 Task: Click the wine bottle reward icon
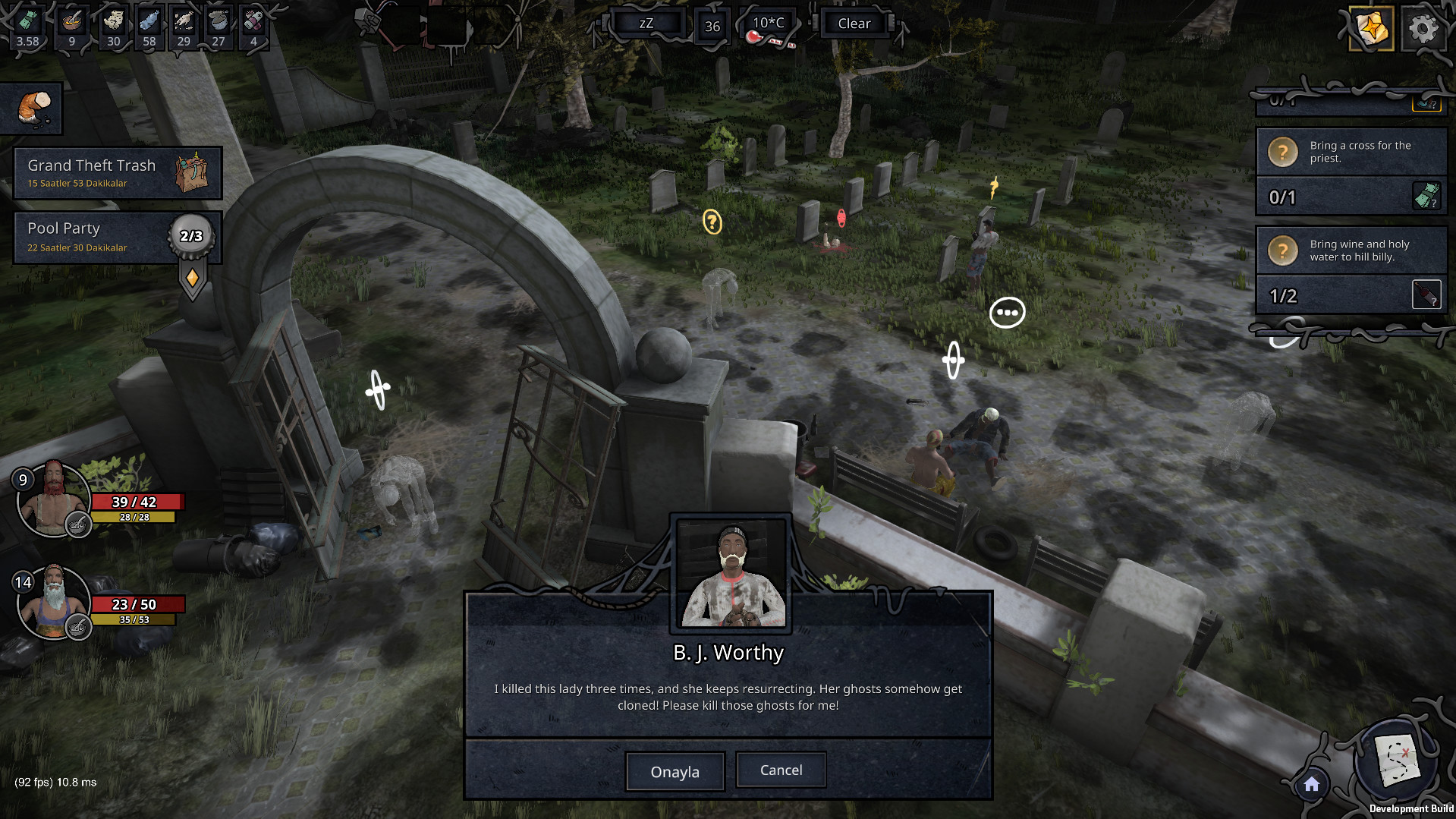1426,292
